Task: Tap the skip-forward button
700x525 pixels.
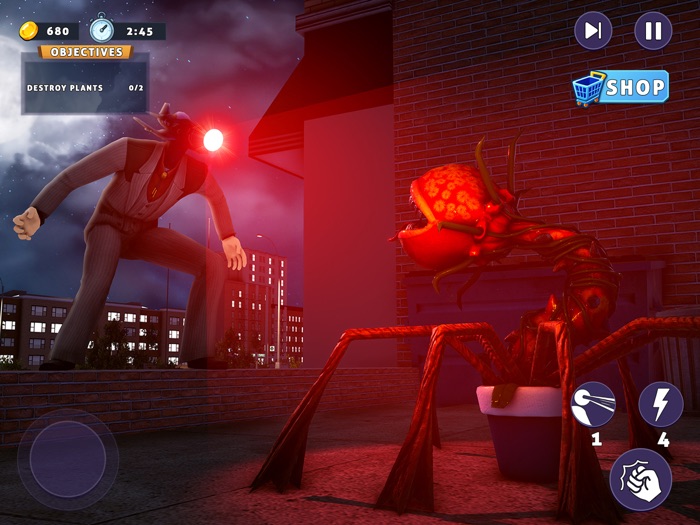Action: (593, 31)
